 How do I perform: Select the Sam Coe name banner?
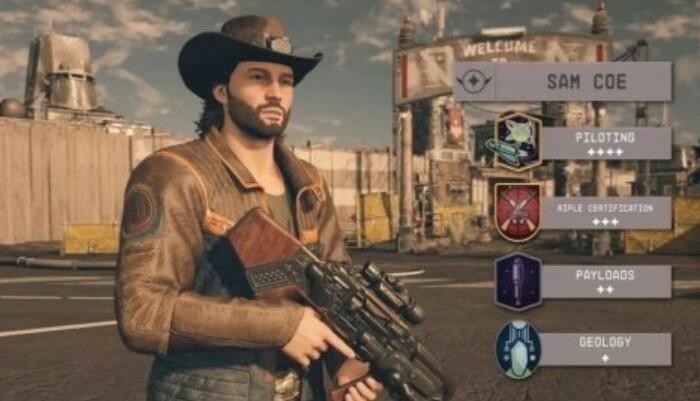click(583, 82)
